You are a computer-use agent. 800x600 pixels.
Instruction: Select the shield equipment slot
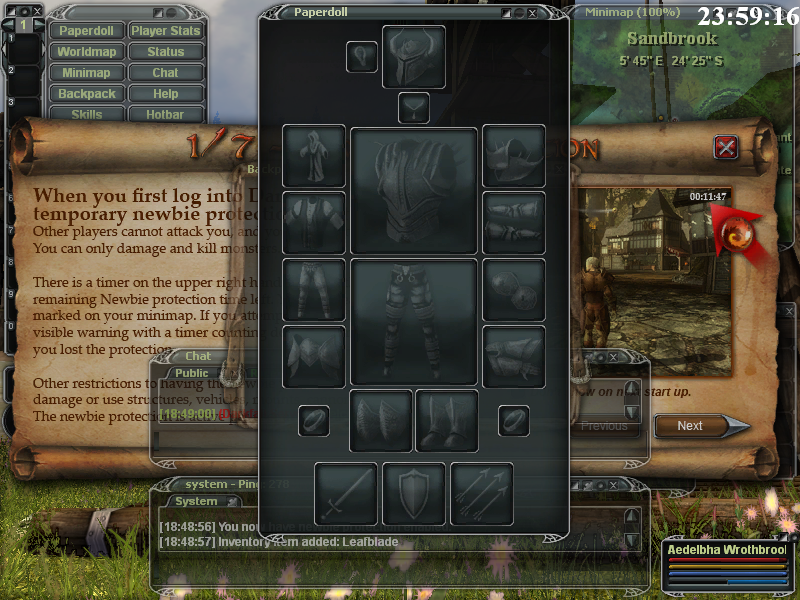pos(414,493)
